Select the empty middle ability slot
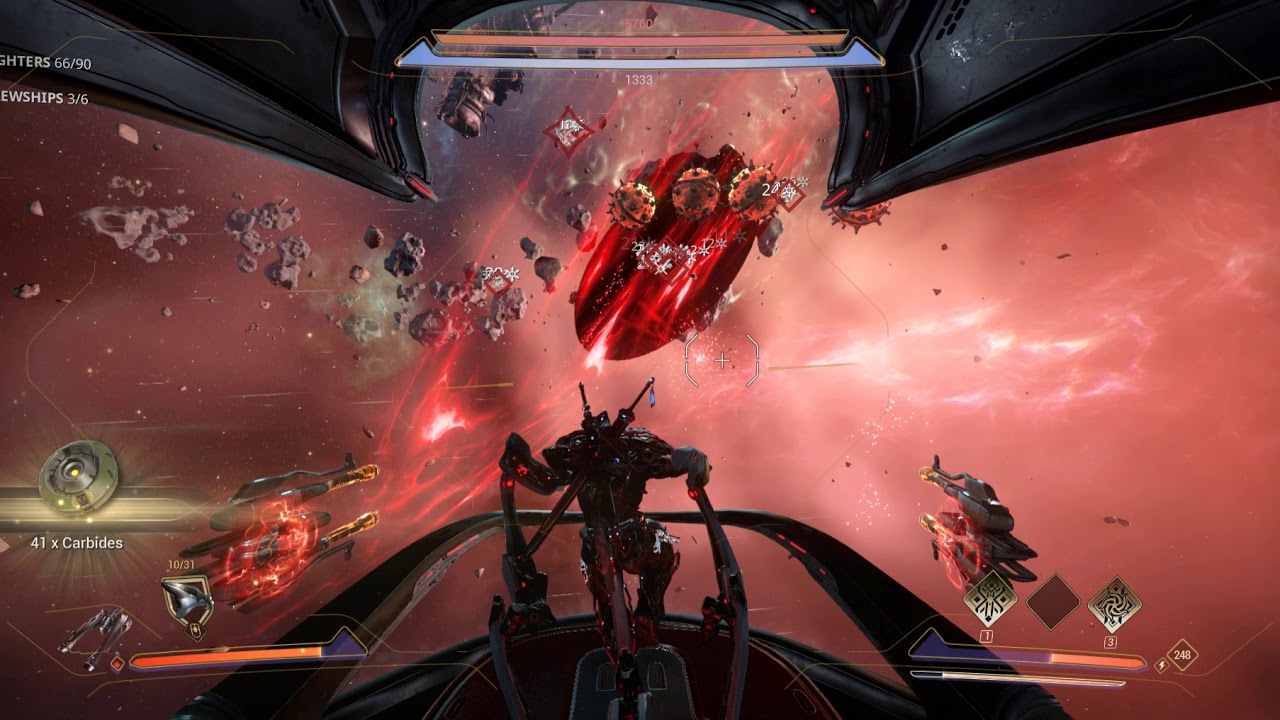The image size is (1280, 720). [x=1053, y=600]
